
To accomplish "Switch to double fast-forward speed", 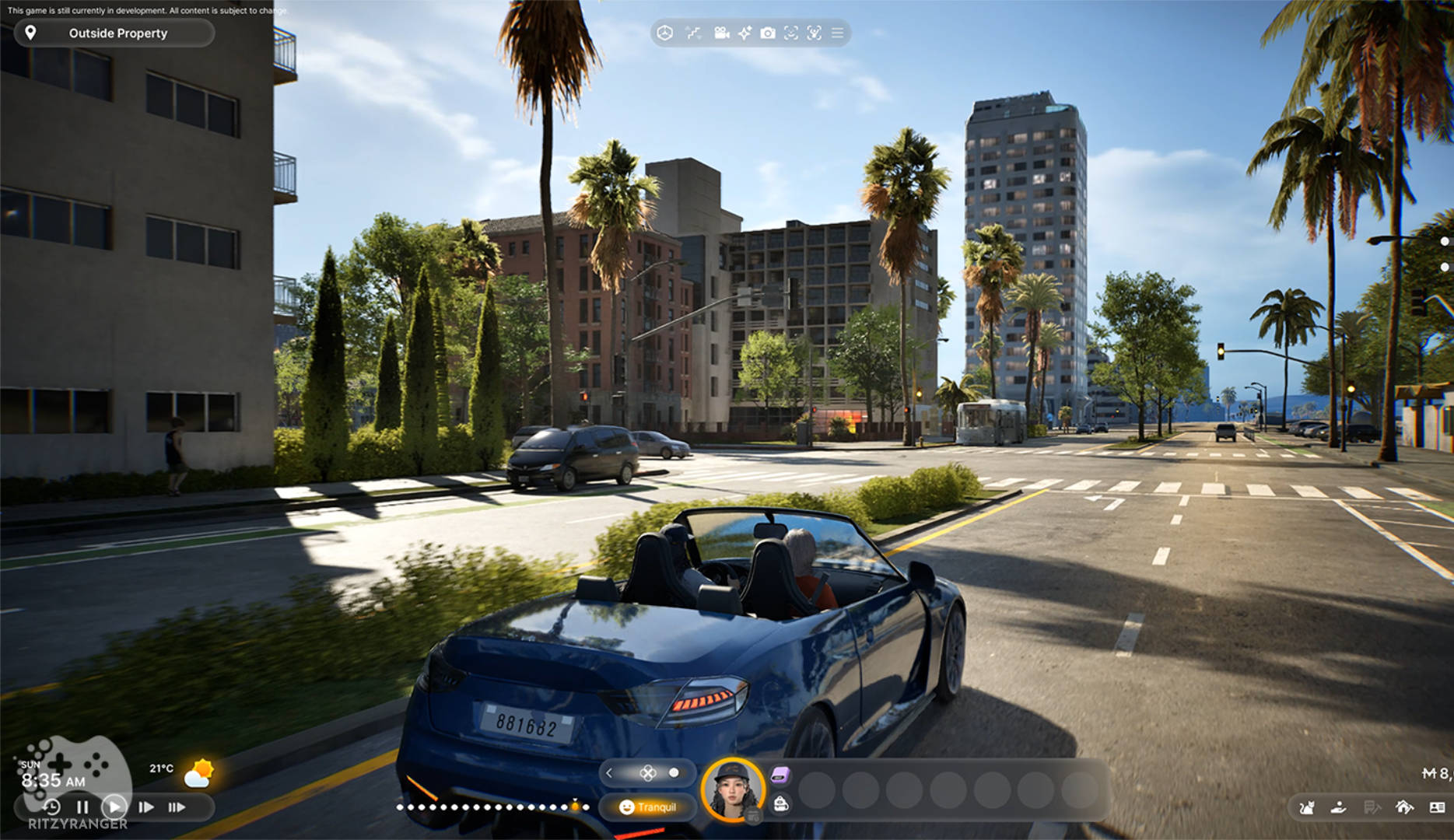I will 145,807.
